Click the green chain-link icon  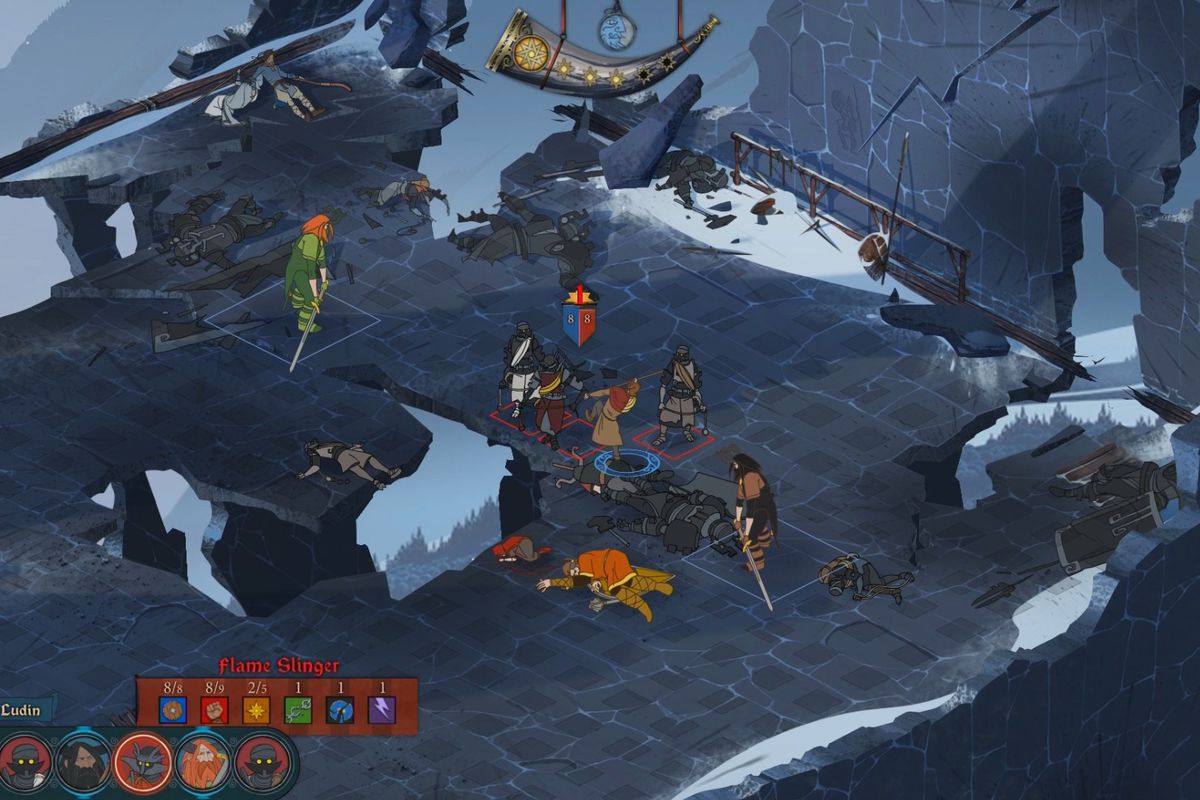pos(298,710)
